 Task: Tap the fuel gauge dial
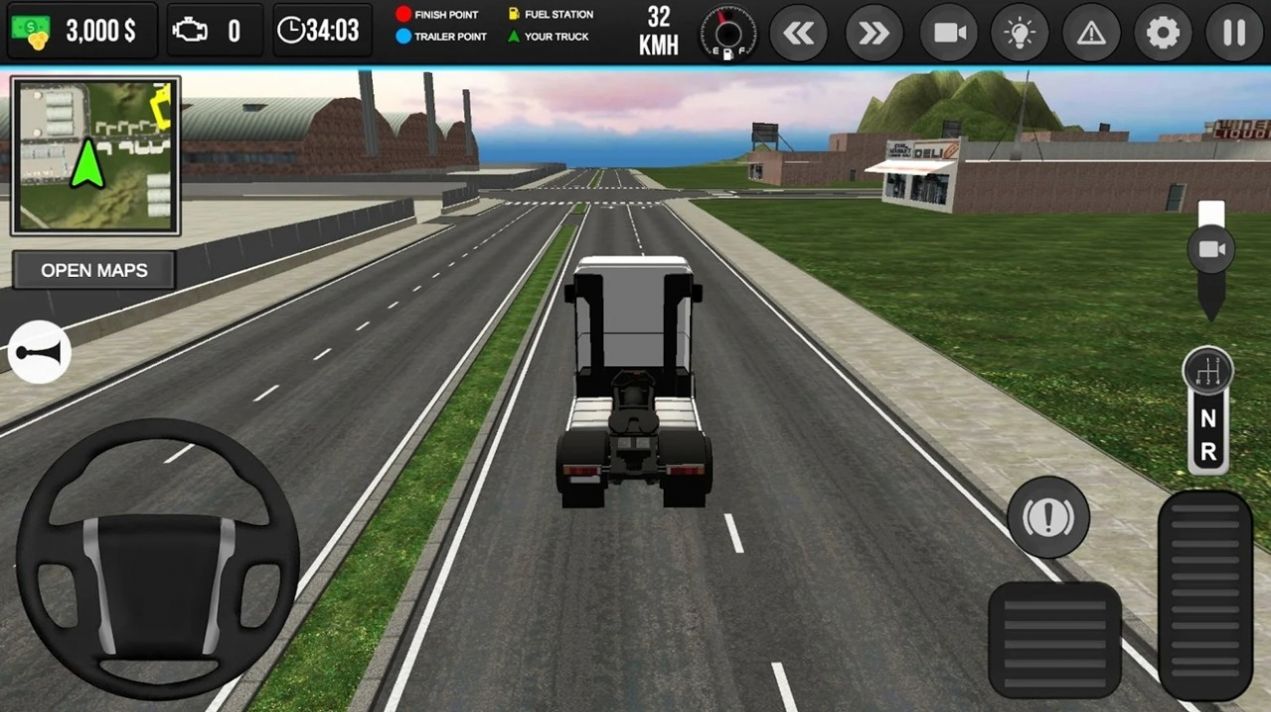[727, 33]
